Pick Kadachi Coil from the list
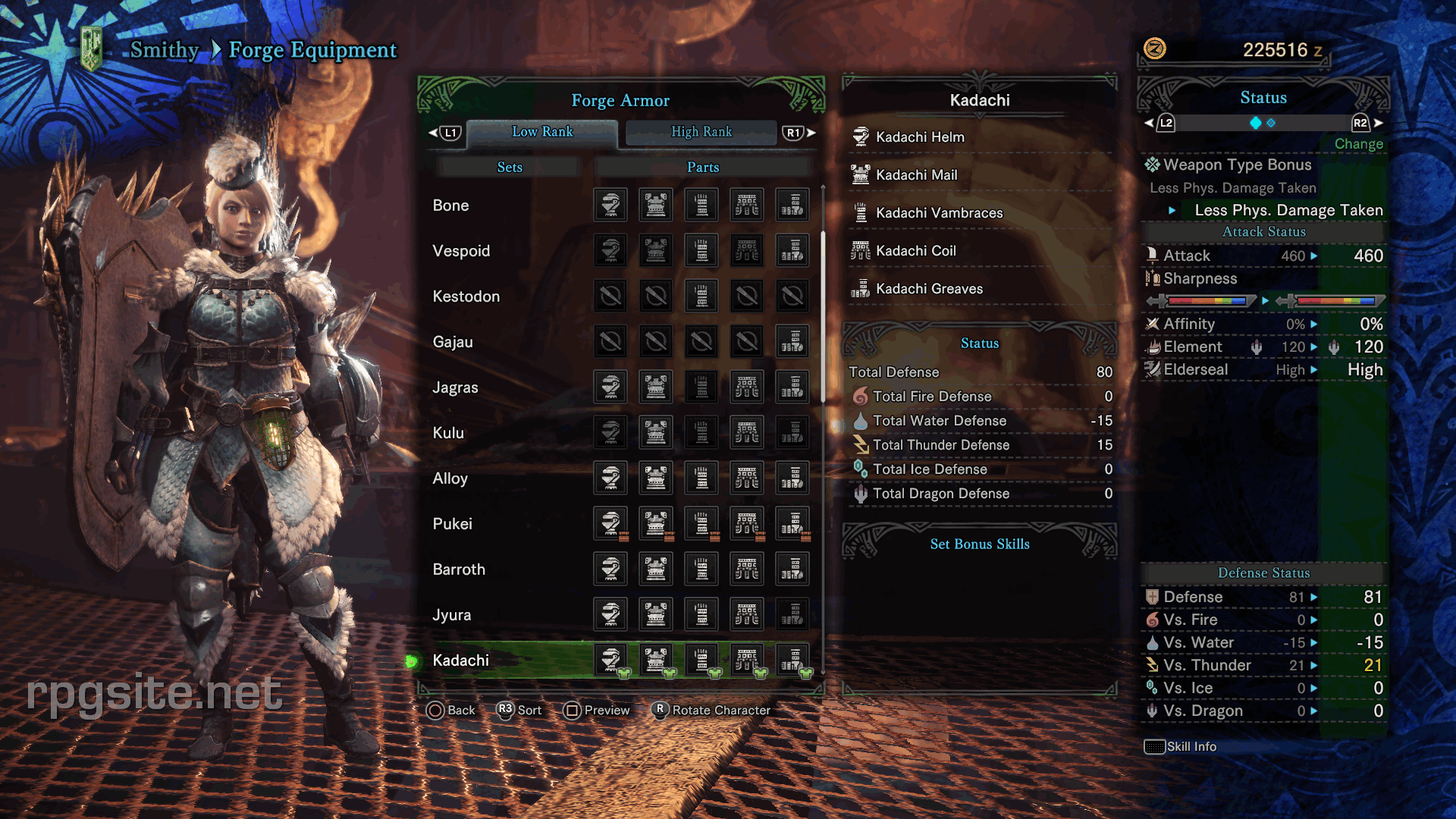 click(x=915, y=251)
